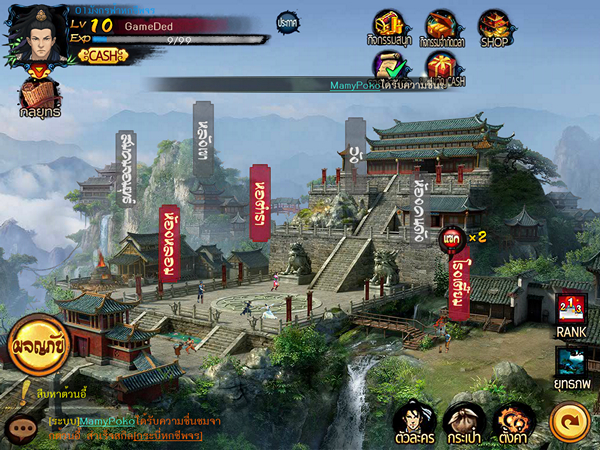Open the character menu

pyautogui.click(x=412, y=421)
